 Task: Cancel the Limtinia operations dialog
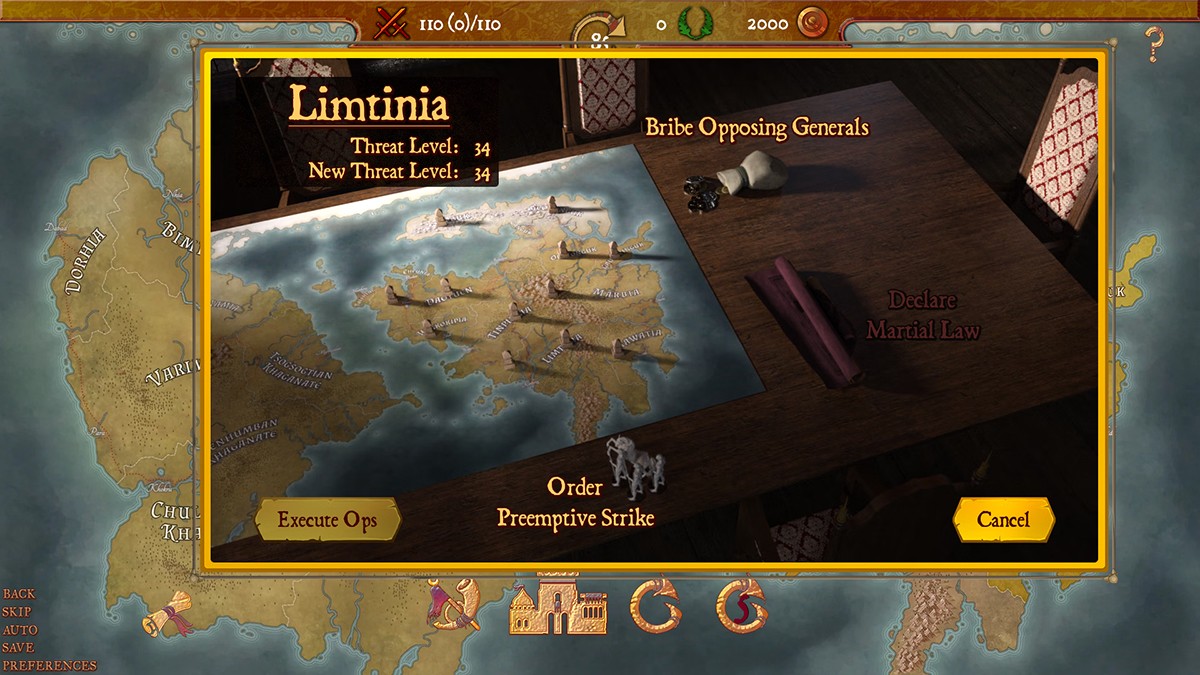tap(1003, 520)
